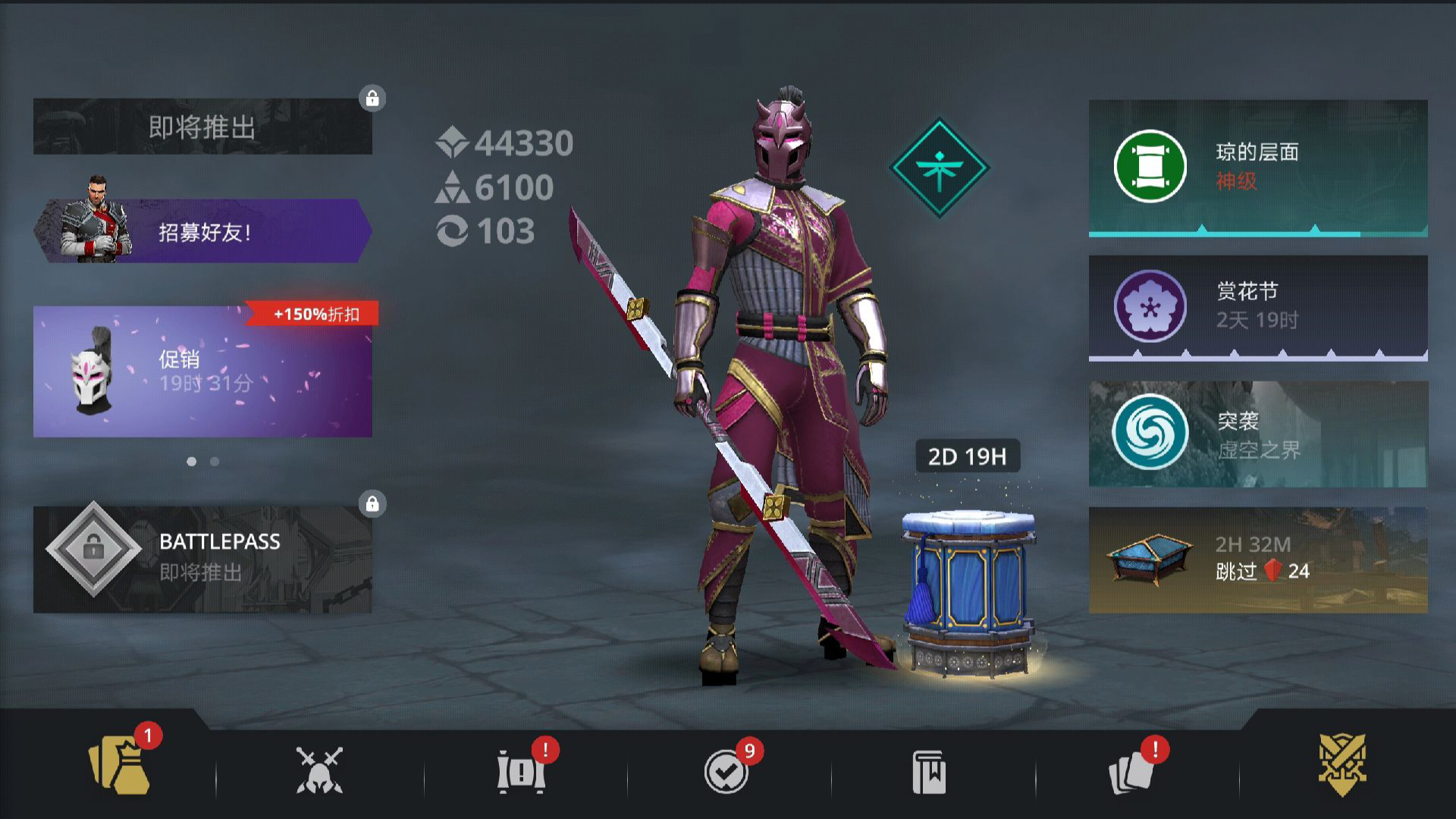Open the 突袭 虚空之界 raid panel
The image size is (1456, 819).
click(1257, 434)
